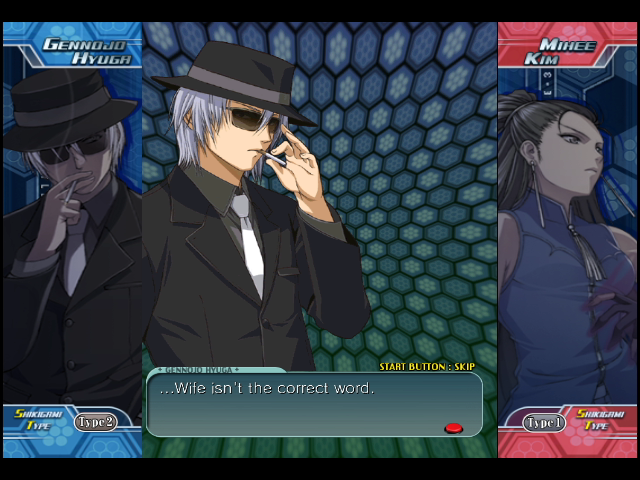Choose the Mihee Kim character panel
Image resolution: width=640 pixels, height=480 pixels.
click(x=567, y=240)
